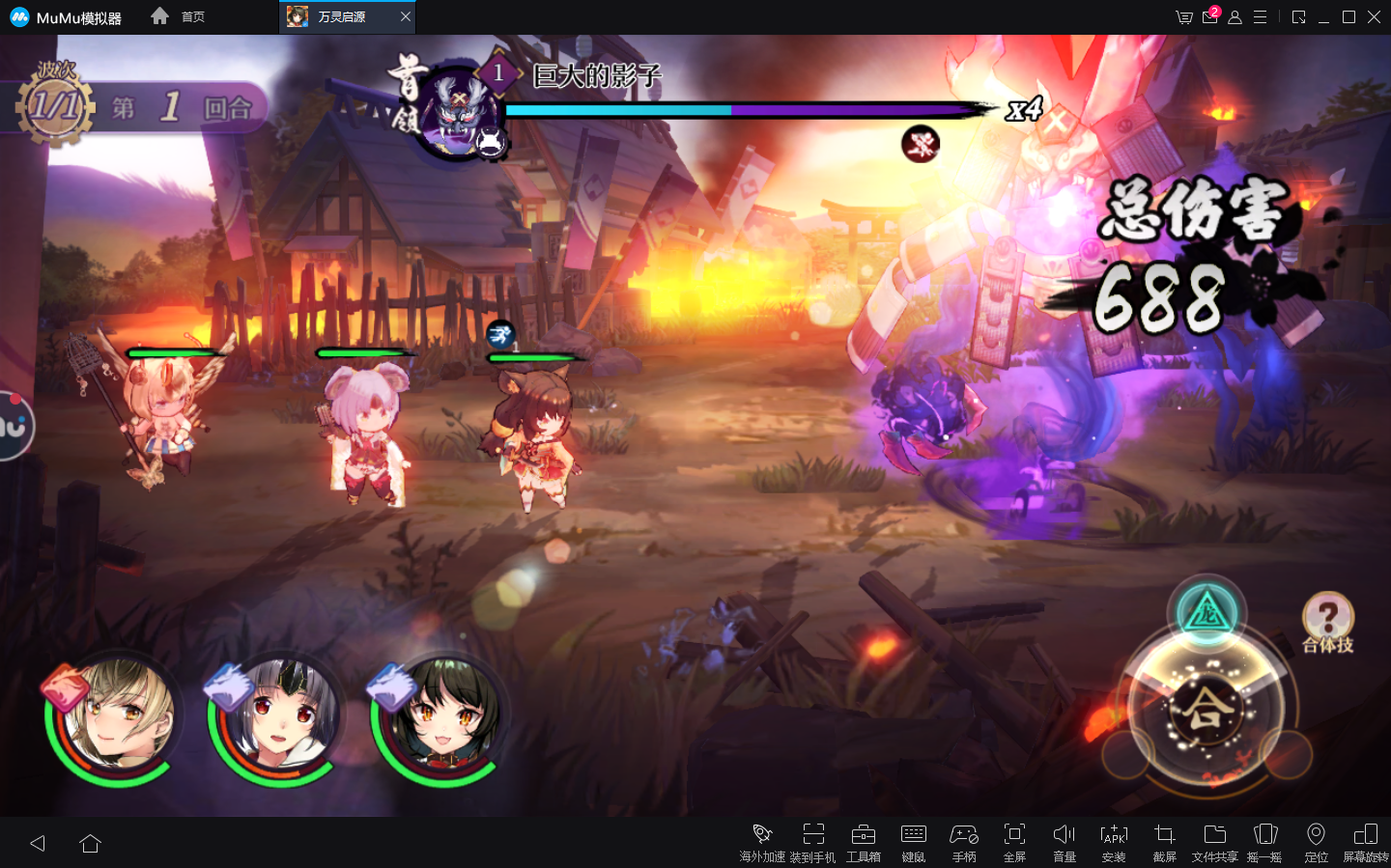Select the black-haired character portrait
1391x868 pixels.
coord(441,717)
